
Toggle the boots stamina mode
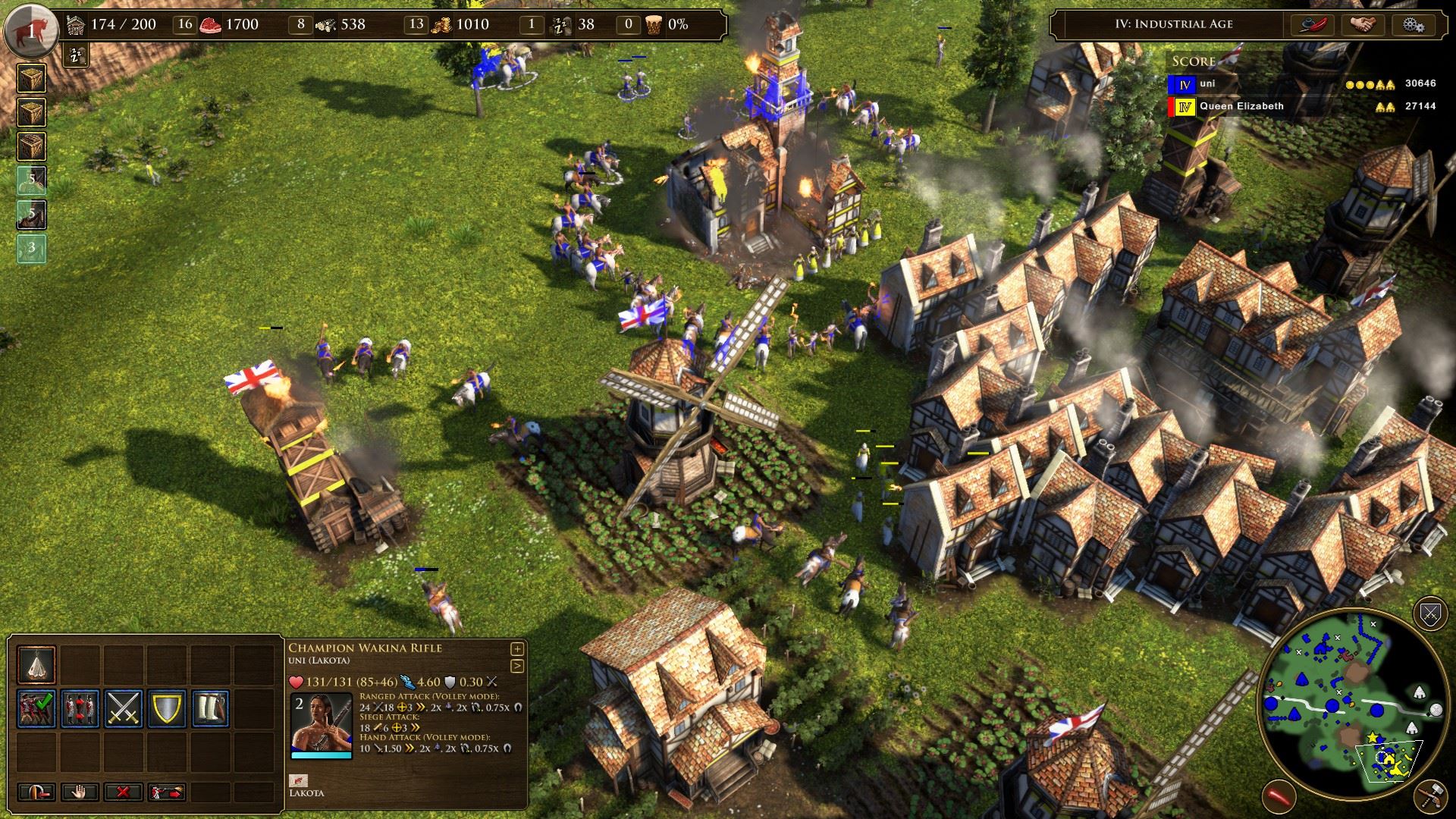pyautogui.click(x=211, y=708)
